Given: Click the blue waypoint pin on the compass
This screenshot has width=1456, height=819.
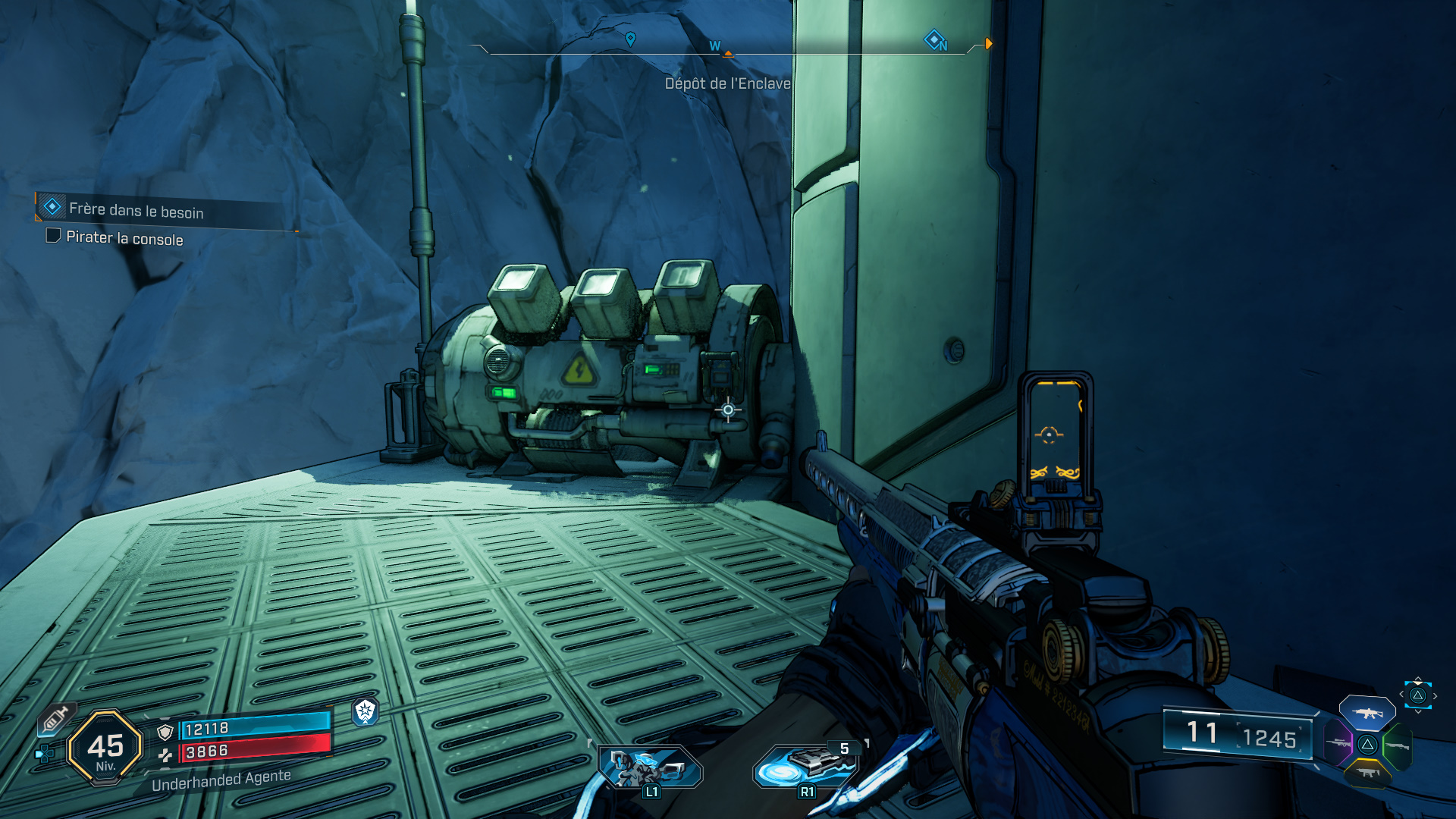Looking at the screenshot, I should point(630,39).
